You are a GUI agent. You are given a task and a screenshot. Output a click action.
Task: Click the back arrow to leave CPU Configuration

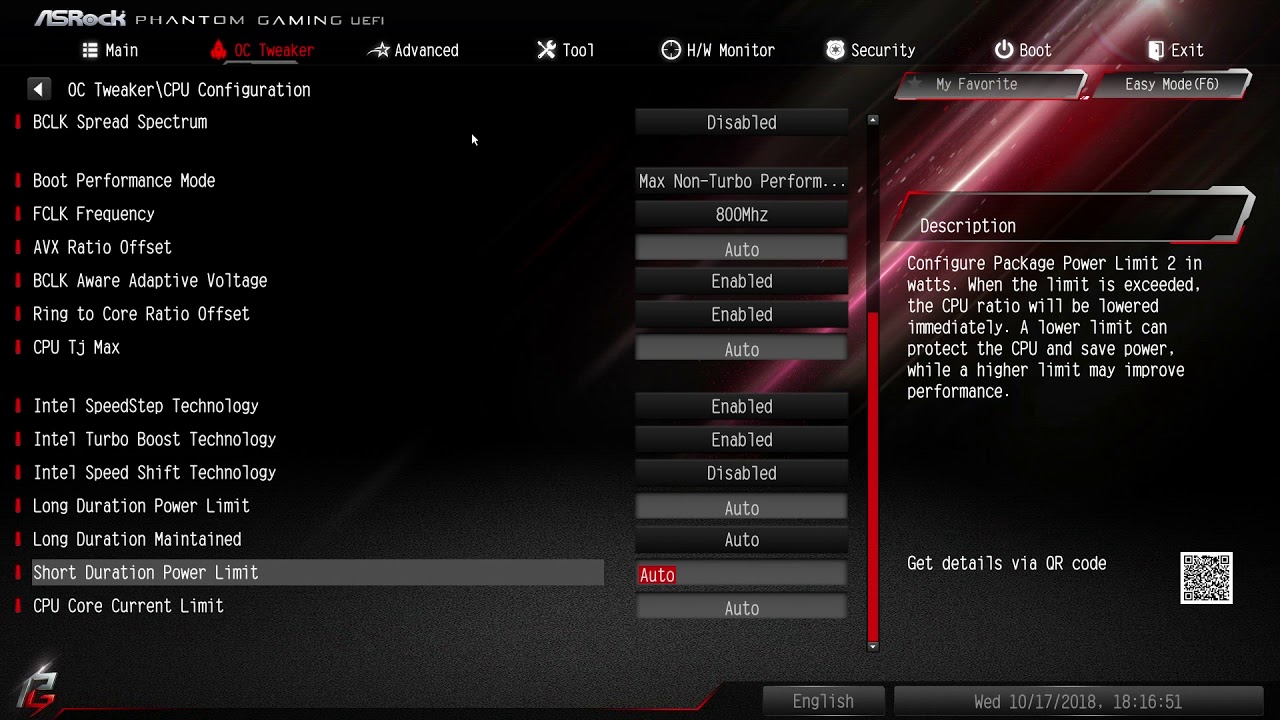coord(39,88)
